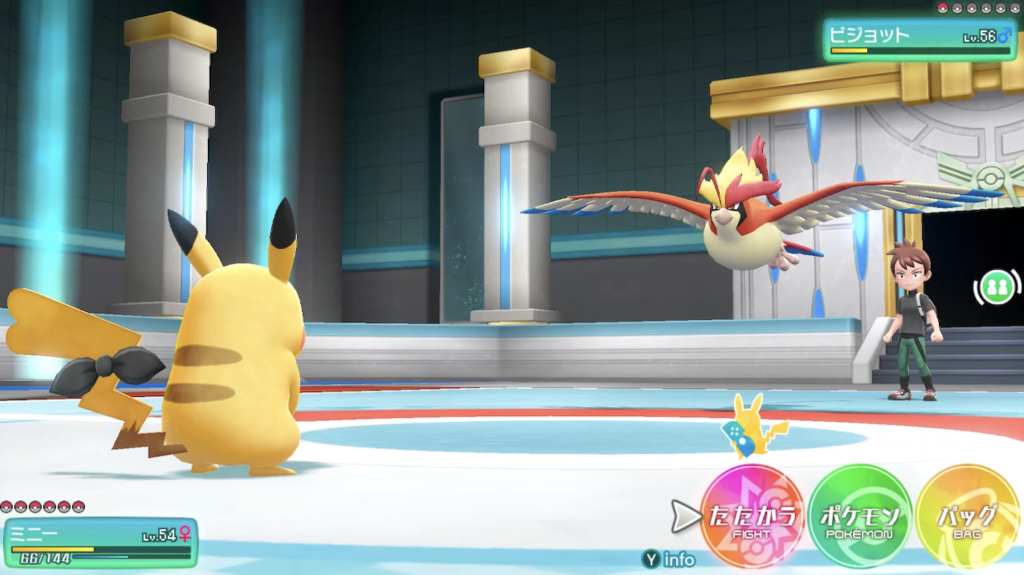Select the pink Fight command button
The height and width of the screenshot is (575, 1024).
[752, 517]
